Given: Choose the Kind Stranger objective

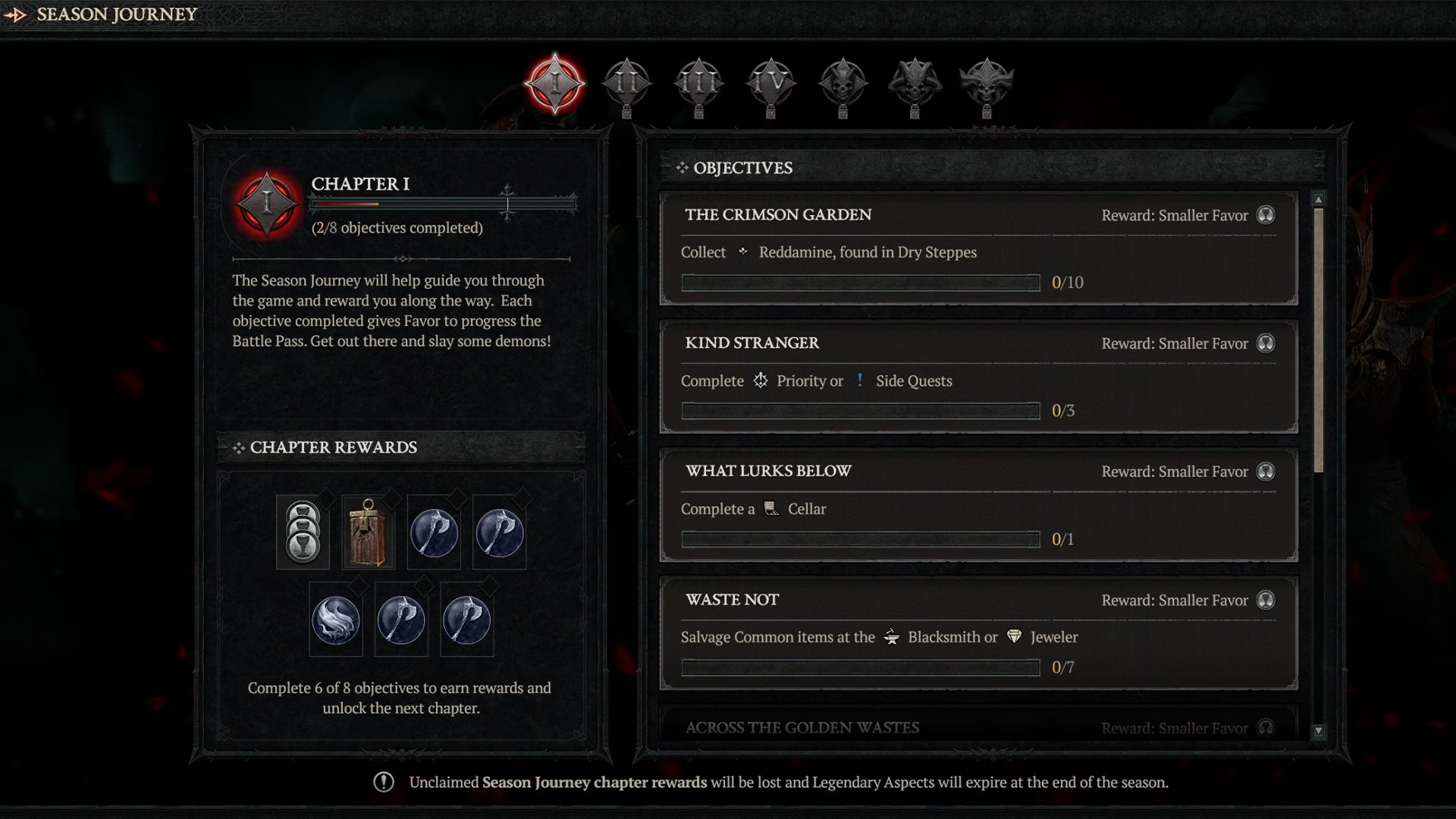Looking at the screenshot, I should pos(978,377).
